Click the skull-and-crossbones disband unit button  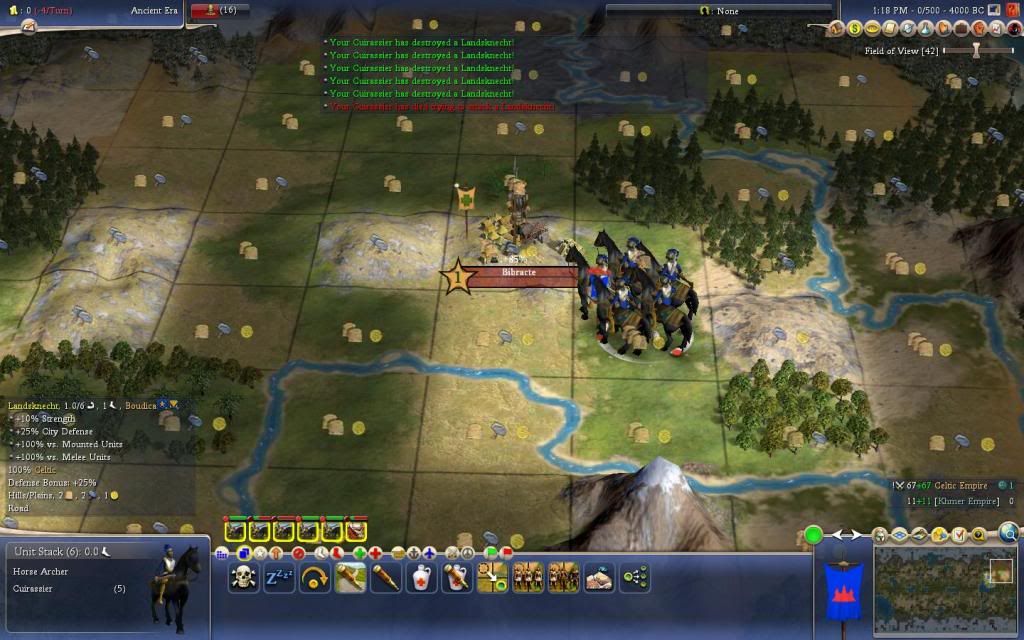pos(243,577)
